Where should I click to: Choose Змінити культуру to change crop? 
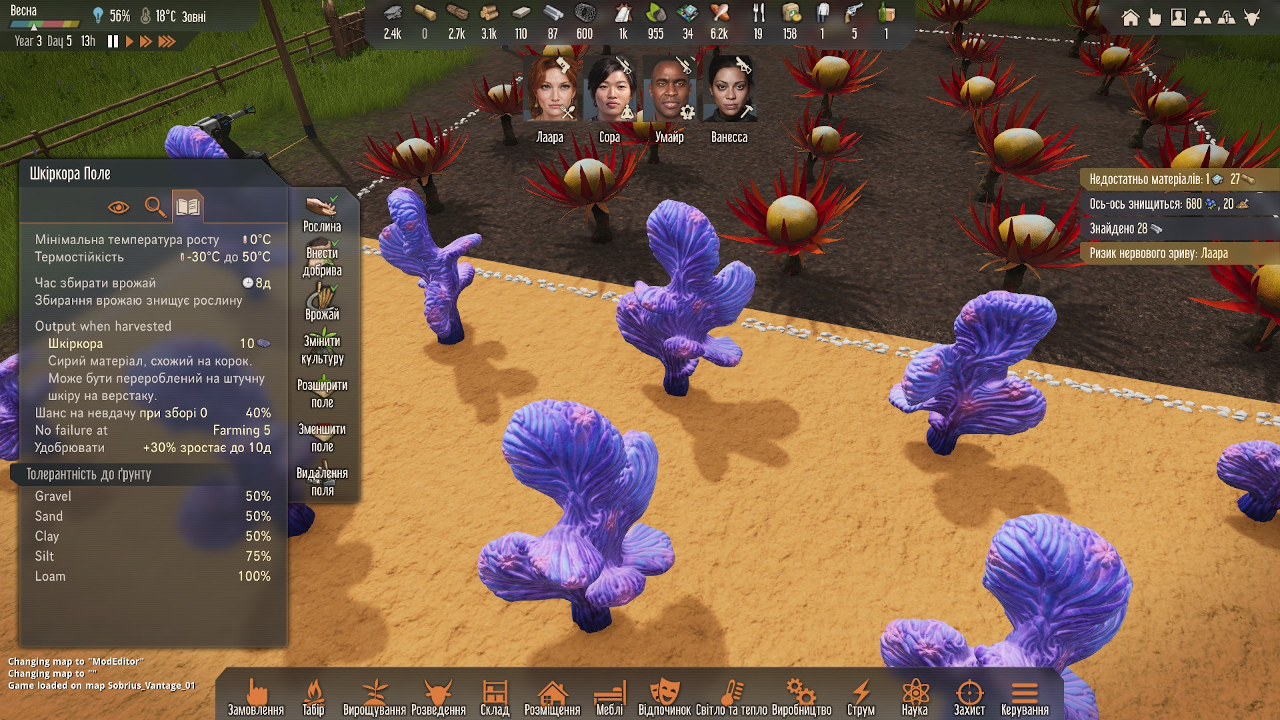click(x=322, y=346)
